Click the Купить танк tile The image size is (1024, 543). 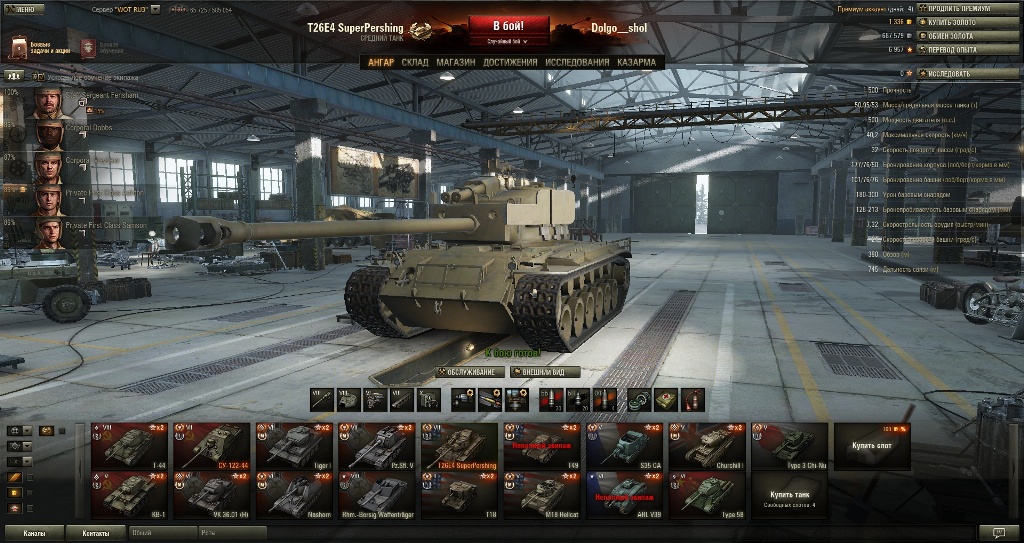pos(790,495)
